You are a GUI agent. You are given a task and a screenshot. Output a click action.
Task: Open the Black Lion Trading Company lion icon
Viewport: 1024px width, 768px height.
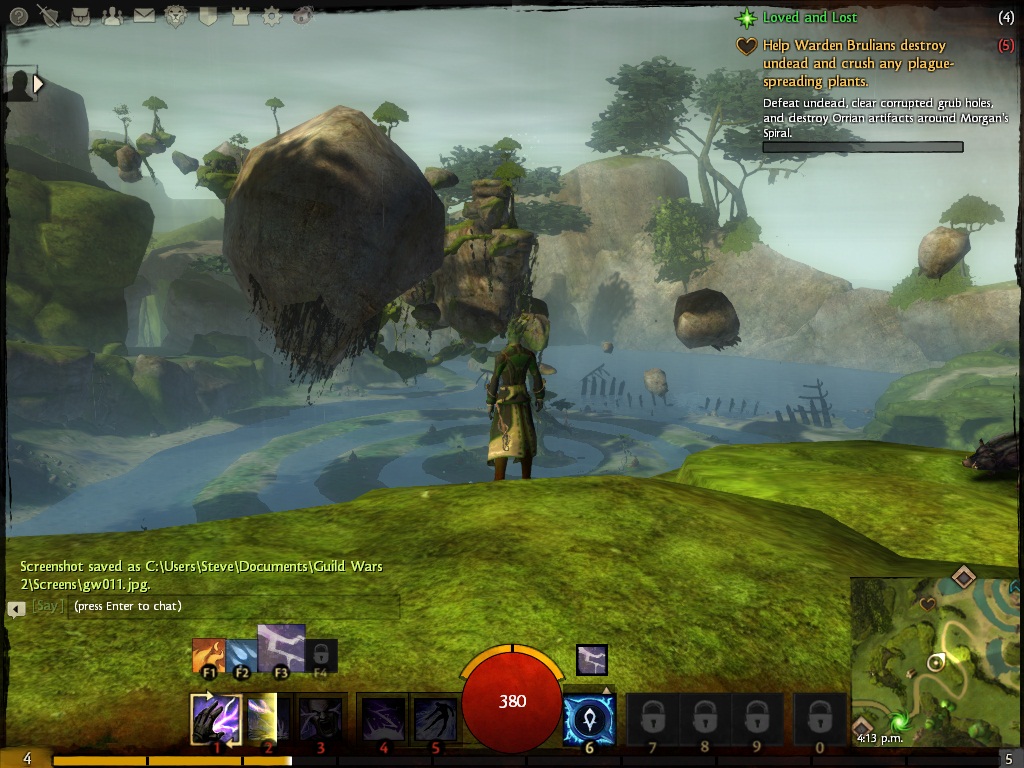point(176,16)
